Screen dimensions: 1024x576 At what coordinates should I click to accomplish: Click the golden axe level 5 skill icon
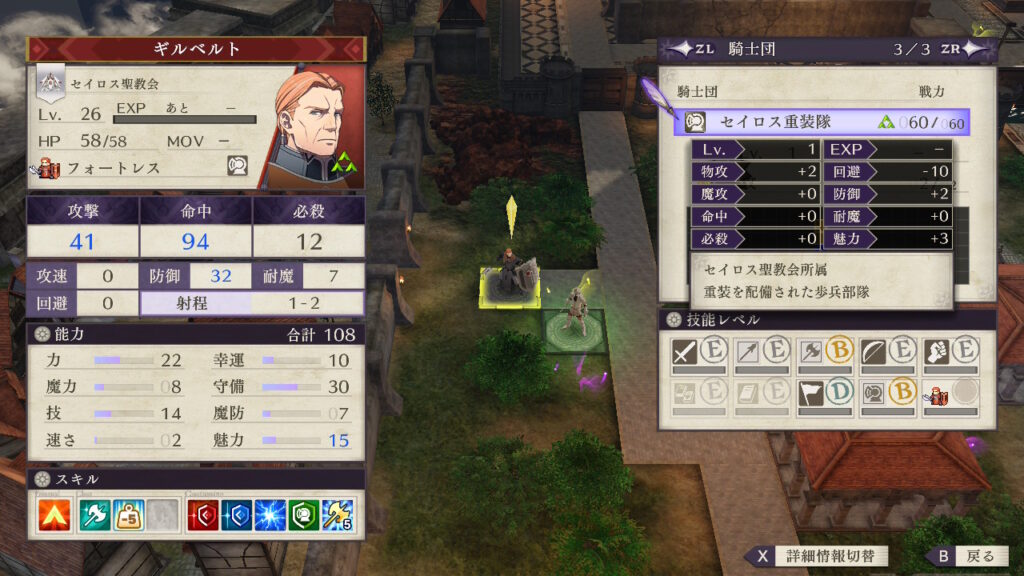click(338, 514)
